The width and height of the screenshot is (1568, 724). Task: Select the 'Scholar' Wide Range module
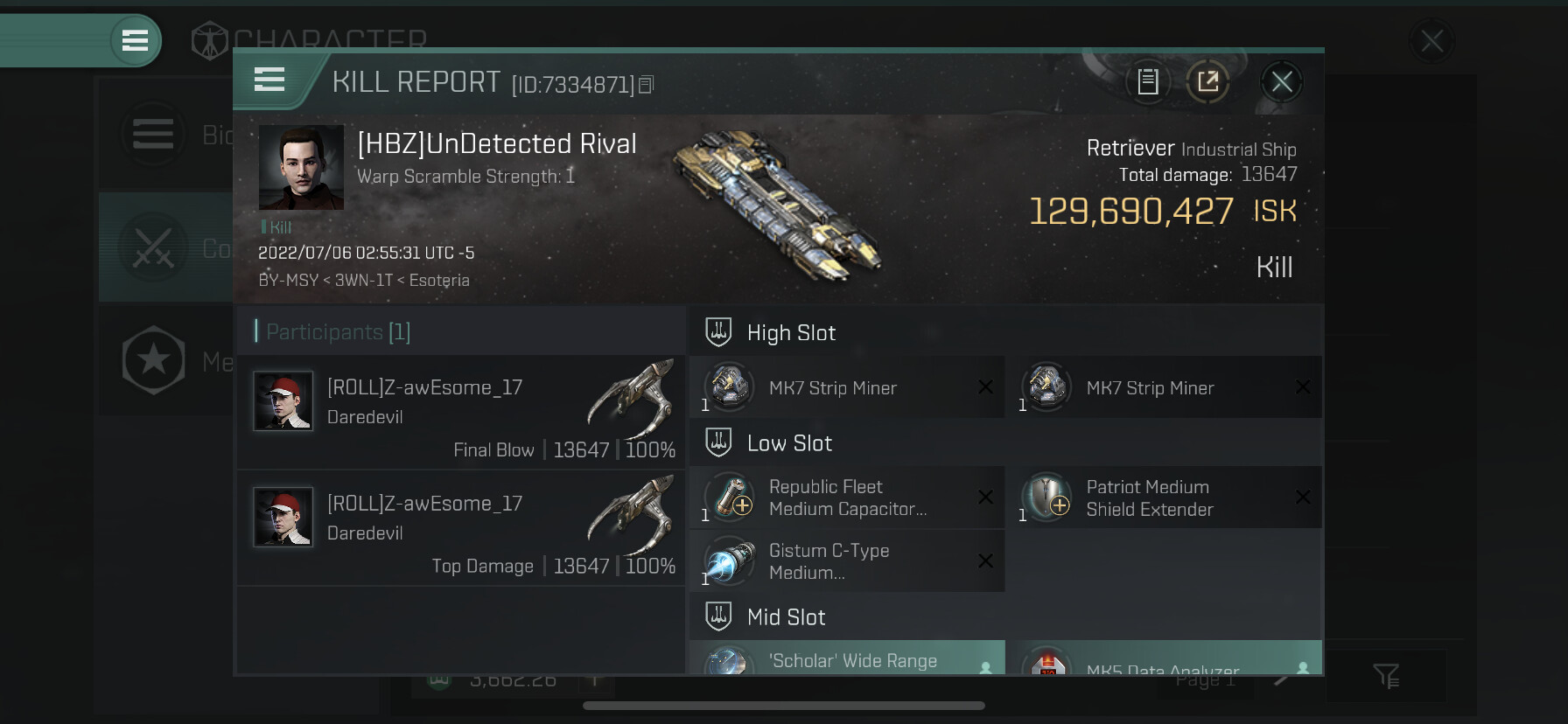pos(847,659)
